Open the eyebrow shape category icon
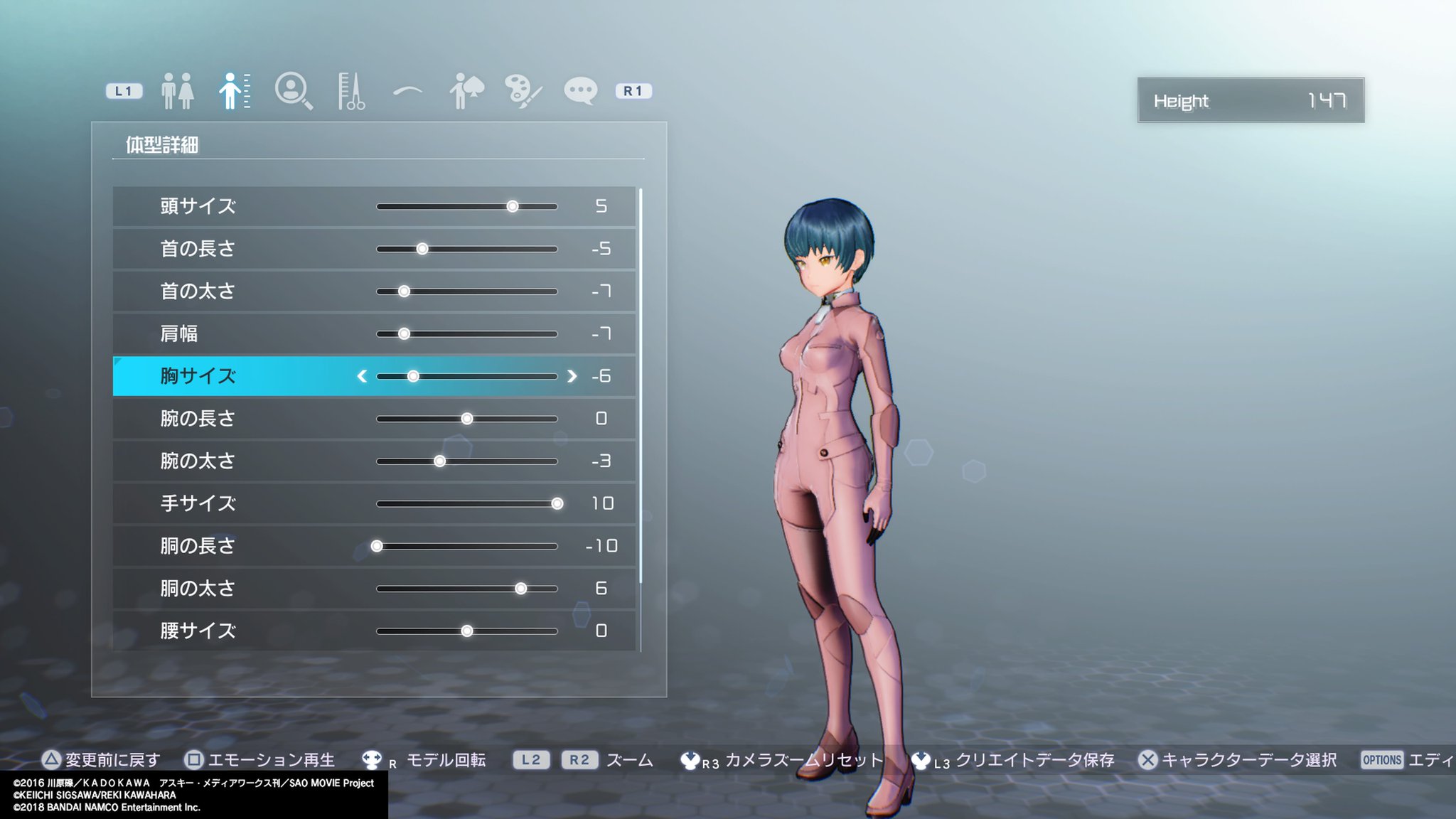This screenshot has width=1456, height=819. 409,90
